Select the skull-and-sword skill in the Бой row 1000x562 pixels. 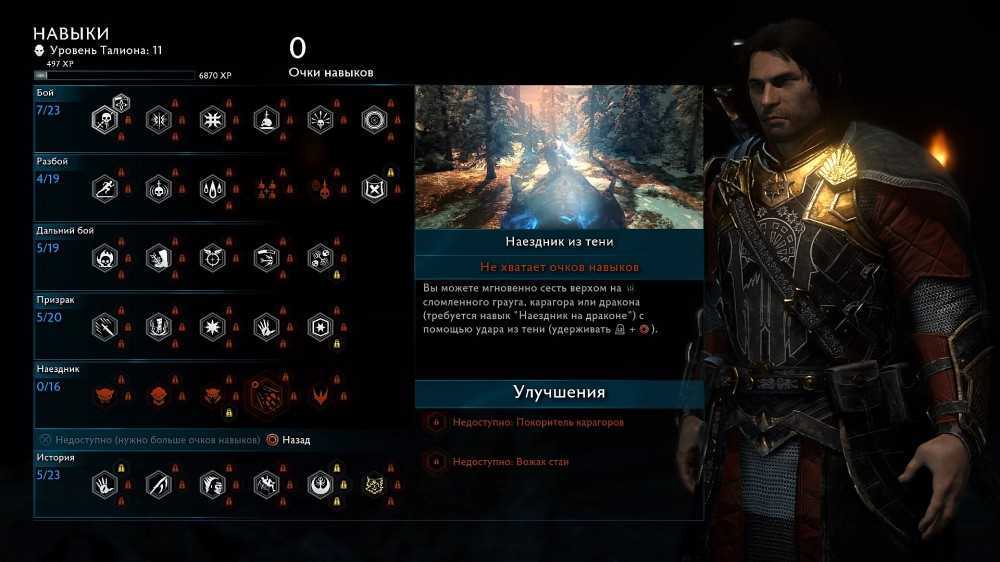pos(104,121)
